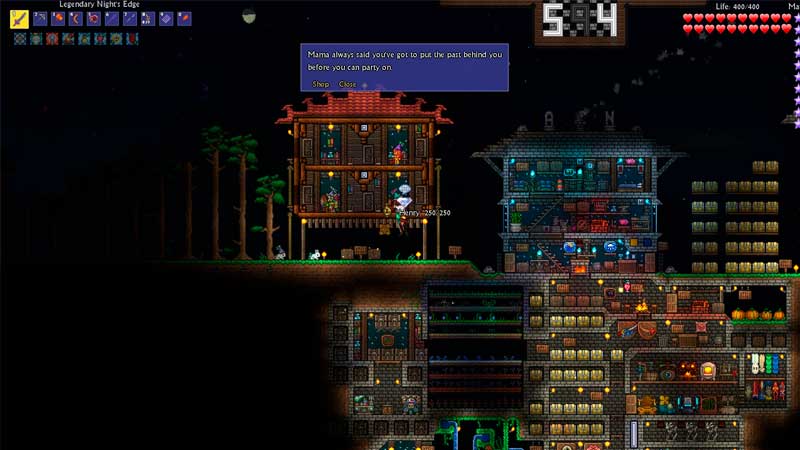Viewport: 800px width, 450px height.
Task: Close the NPC dialogue box
Action: click(347, 85)
